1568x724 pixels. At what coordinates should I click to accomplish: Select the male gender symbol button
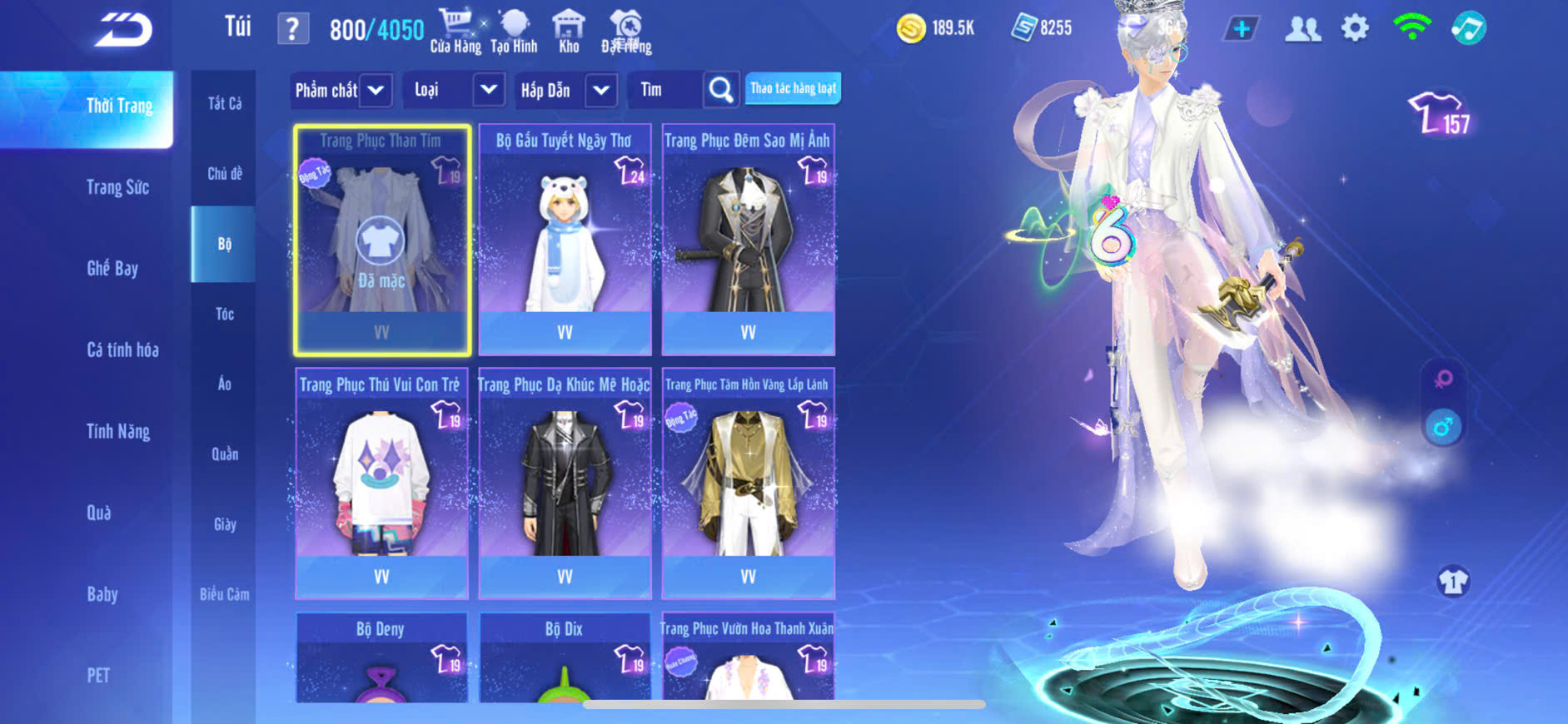coord(1443,427)
